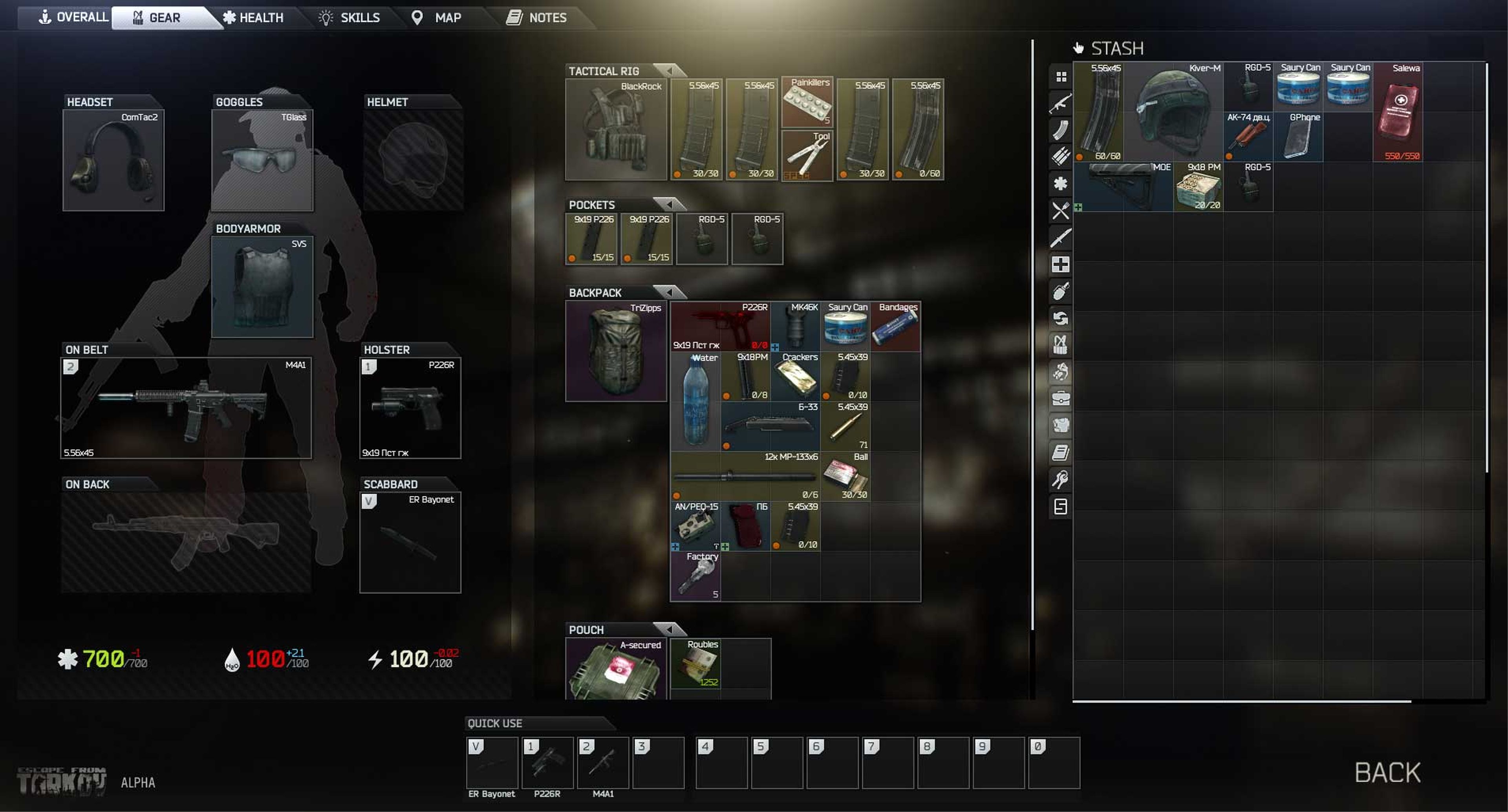Select the weapons filter in the stash sidebar
1508x812 pixels.
pos(1061,103)
